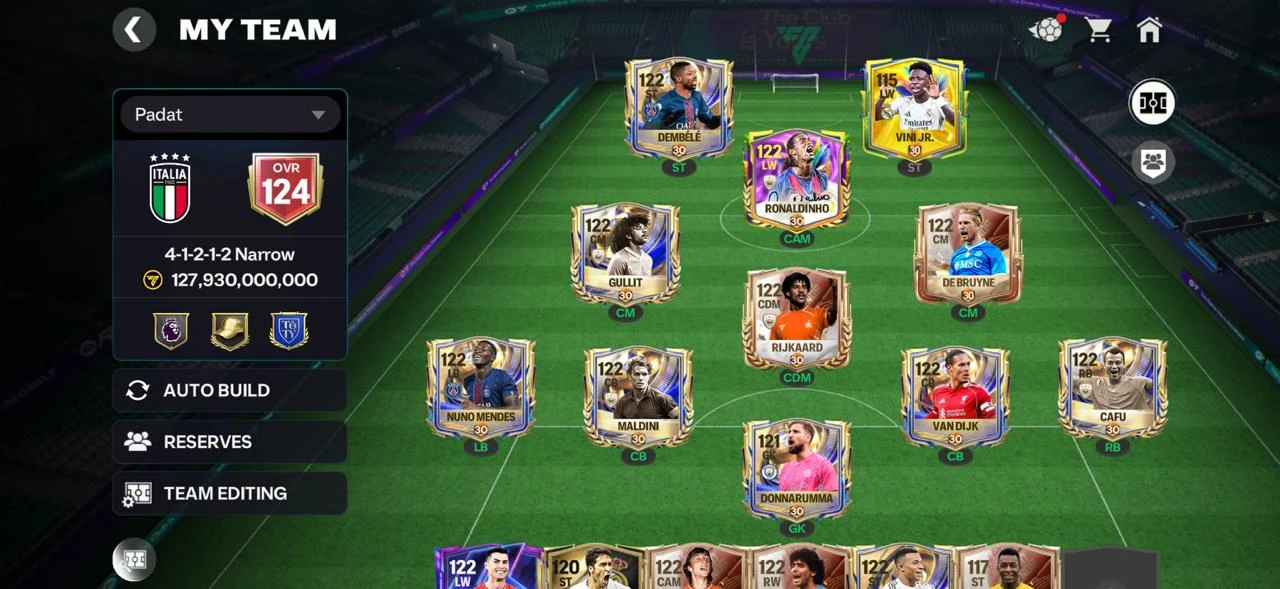
Task: Select the Cafu right-back card
Action: coord(1112,388)
